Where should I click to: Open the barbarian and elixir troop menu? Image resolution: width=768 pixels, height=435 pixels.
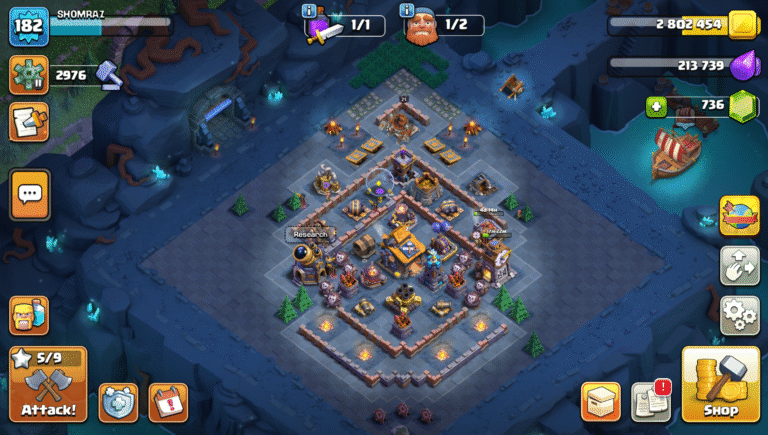click(x=29, y=316)
